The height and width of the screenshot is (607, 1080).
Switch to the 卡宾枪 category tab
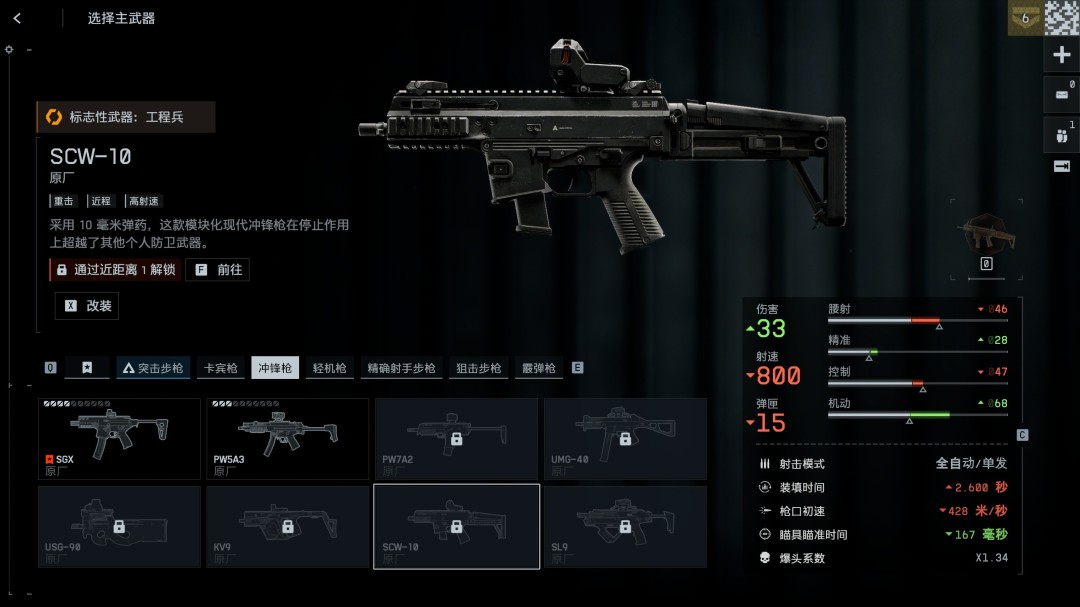[x=220, y=368]
